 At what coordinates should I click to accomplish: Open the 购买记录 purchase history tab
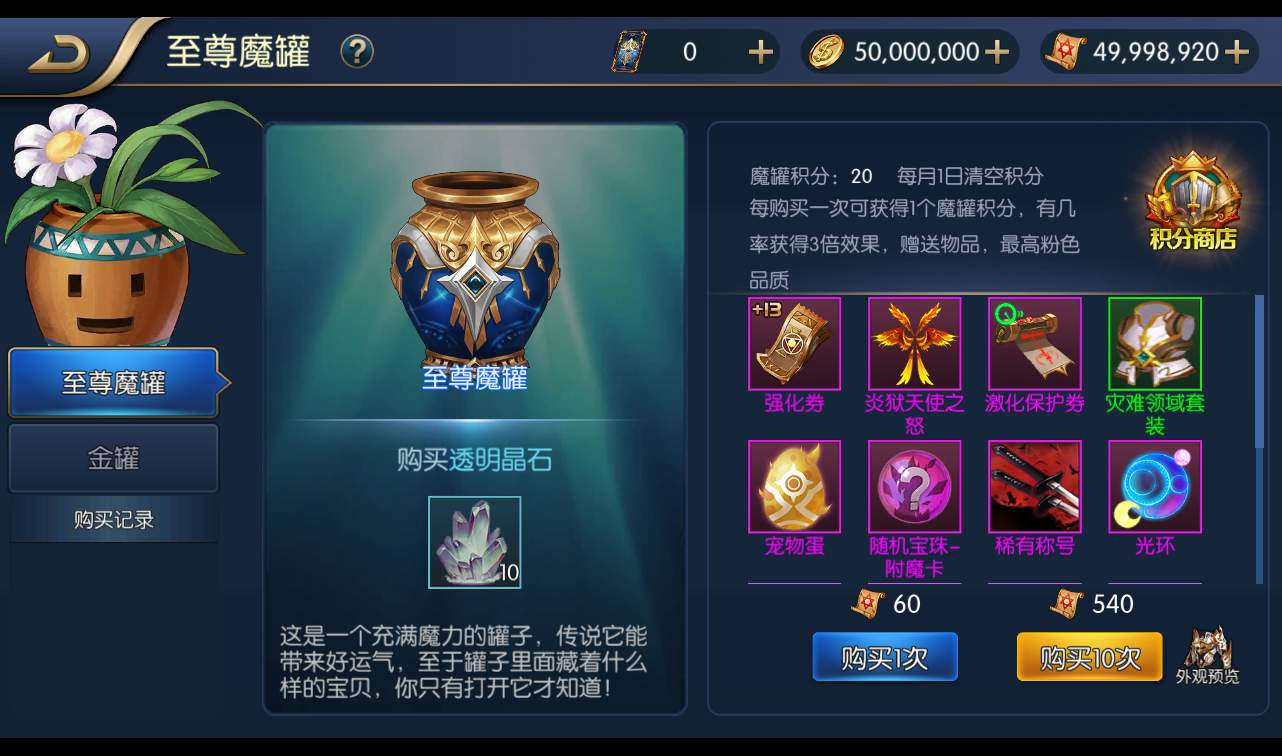pos(113,518)
